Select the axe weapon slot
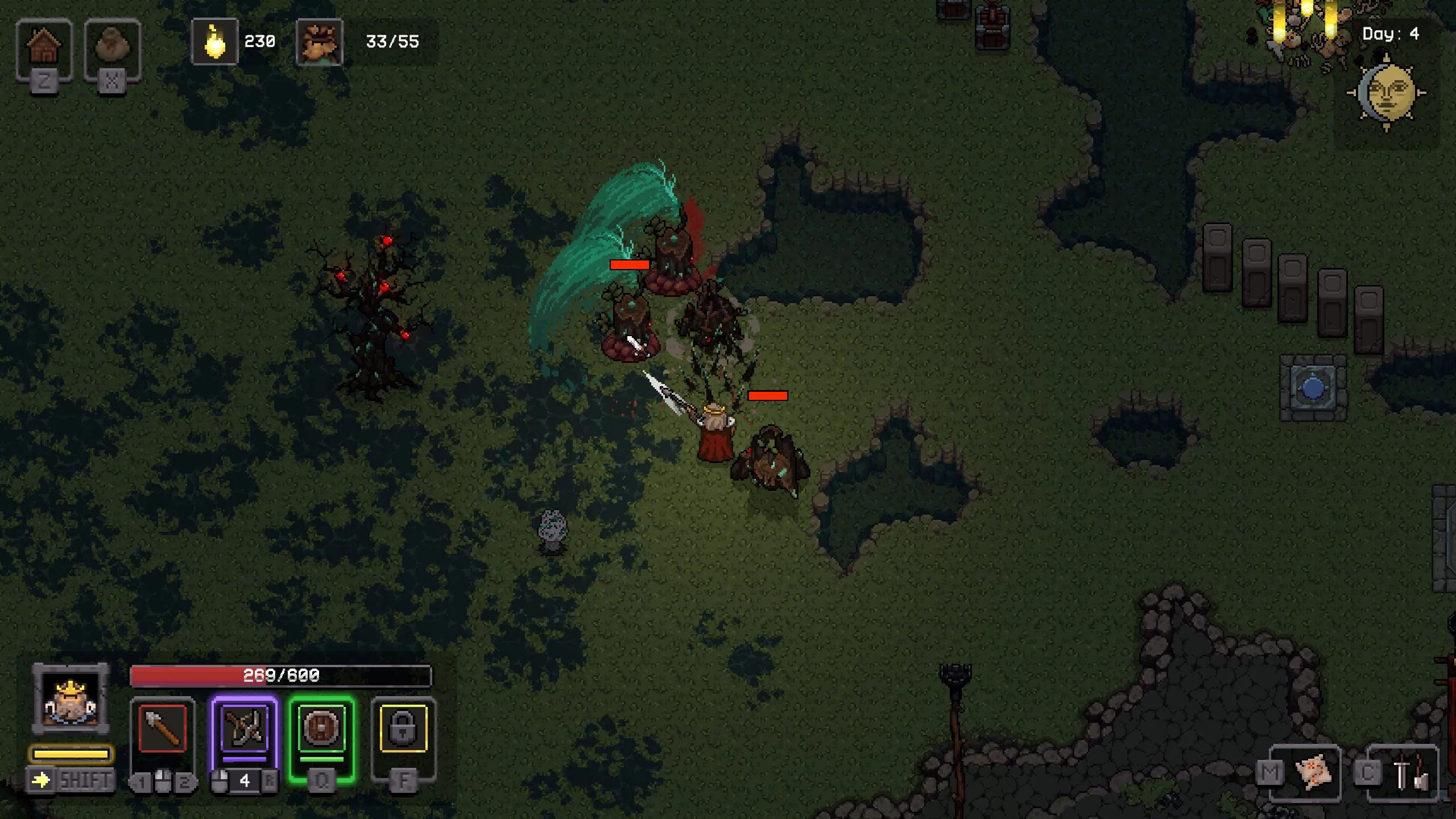1456x819 pixels. coord(163,727)
